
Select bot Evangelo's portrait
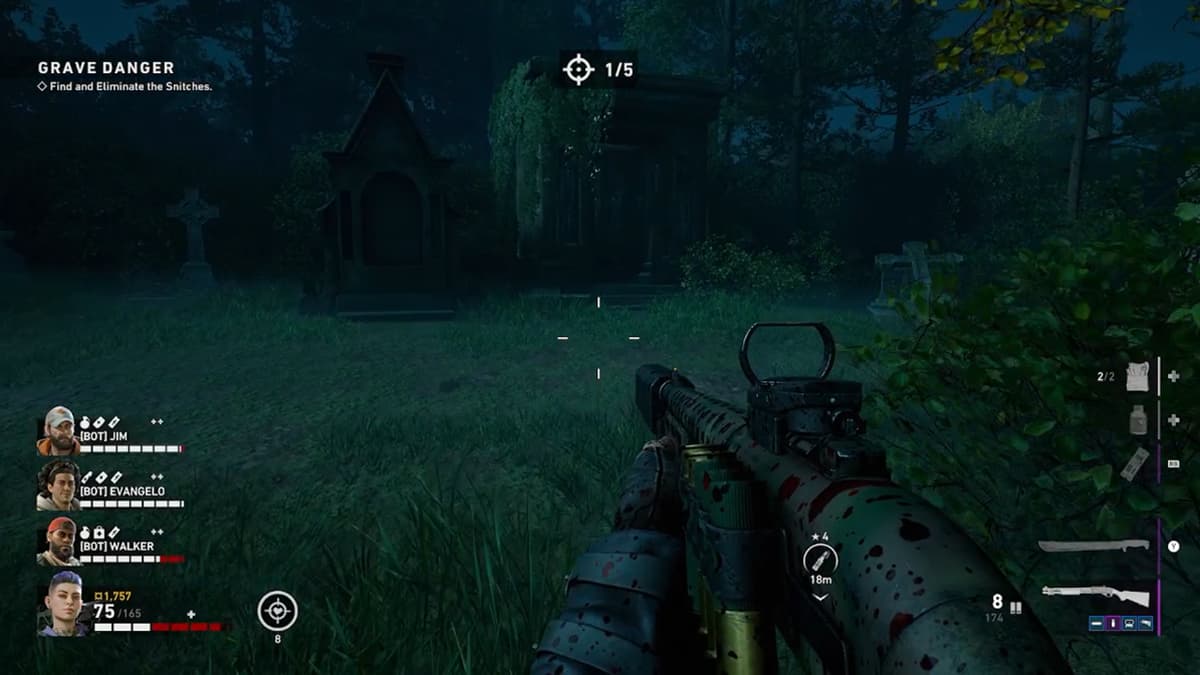pos(59,485)
